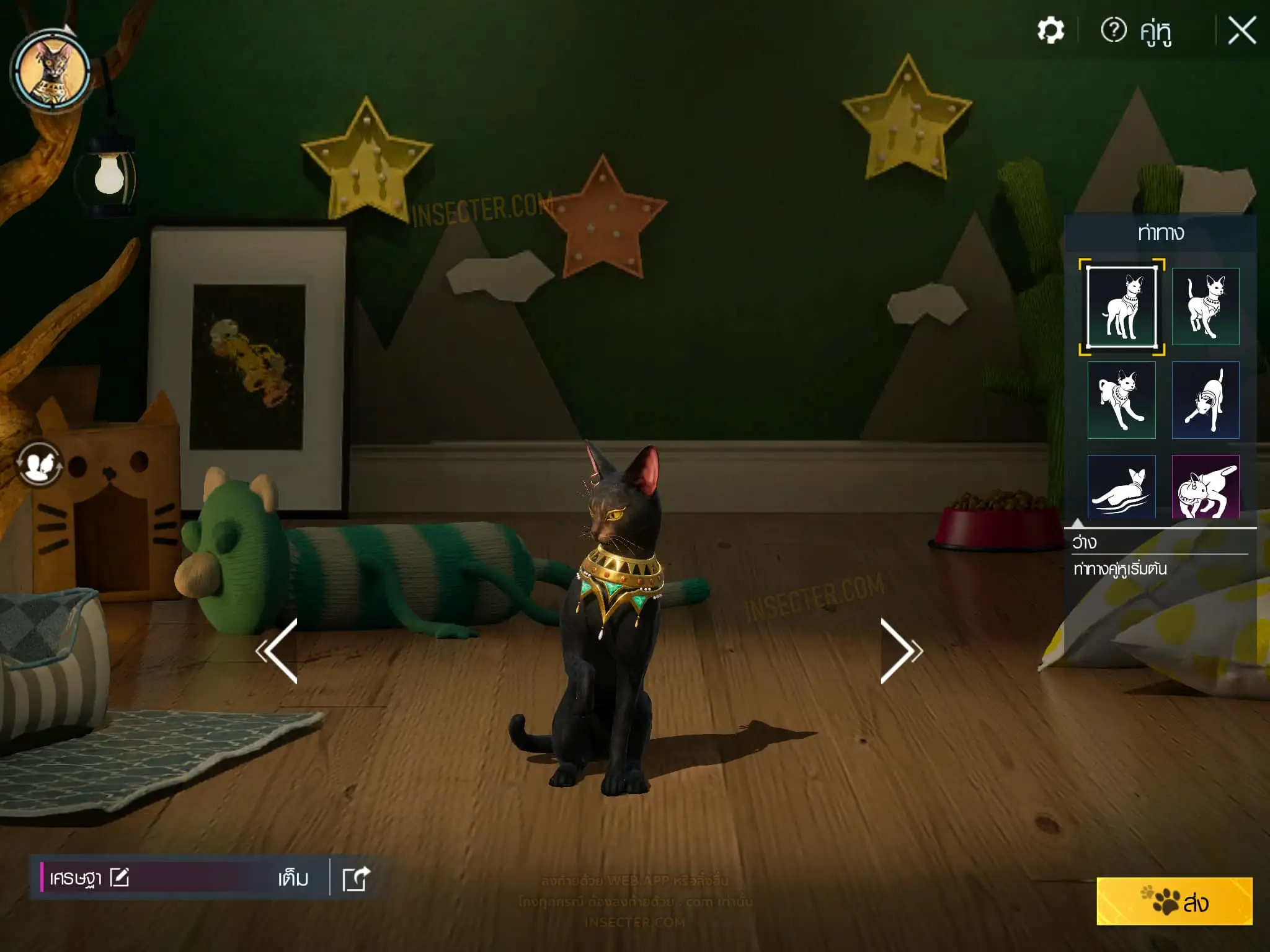1270x952 pixels.
Task: Choose the lying down cat pose
Action: tap(1122, 487)
